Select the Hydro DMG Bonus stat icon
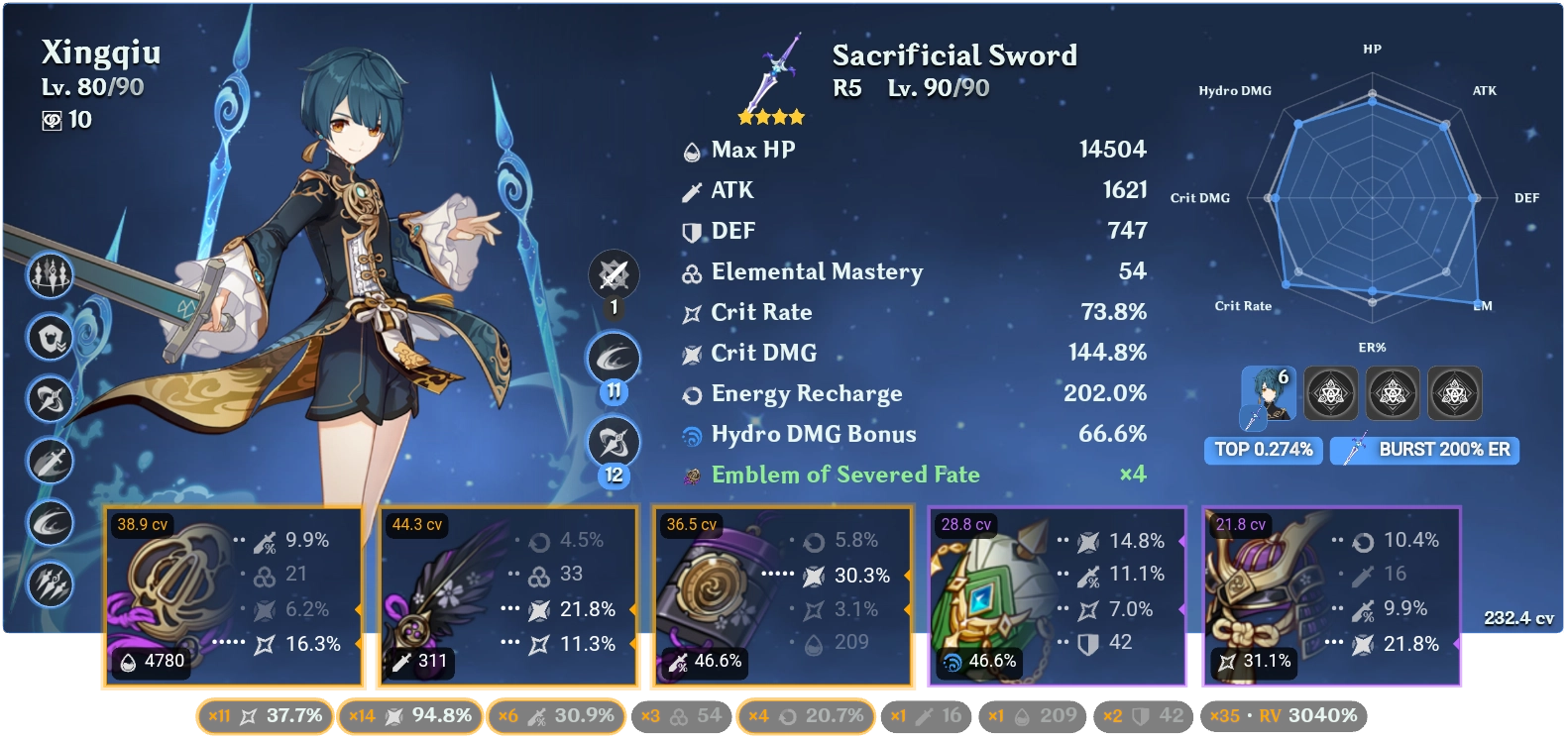 [x=691, y=434]
